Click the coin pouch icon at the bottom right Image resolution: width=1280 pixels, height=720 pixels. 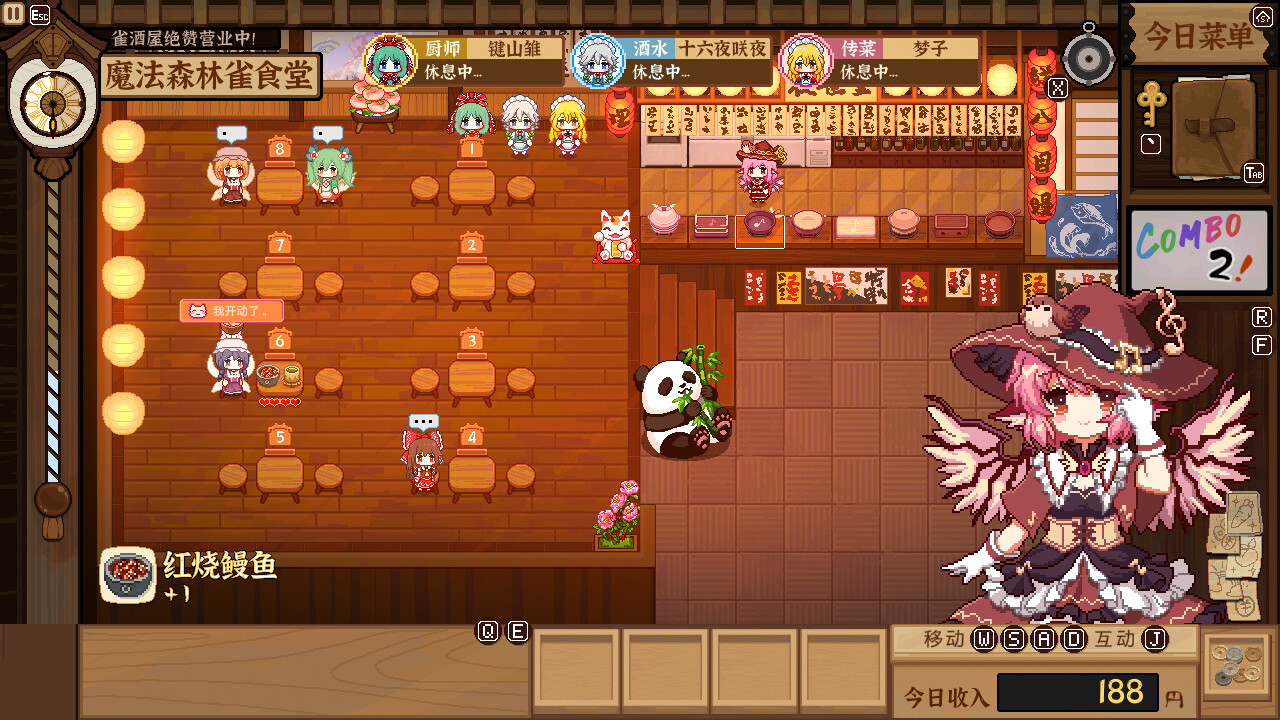tap(1239, 666)
